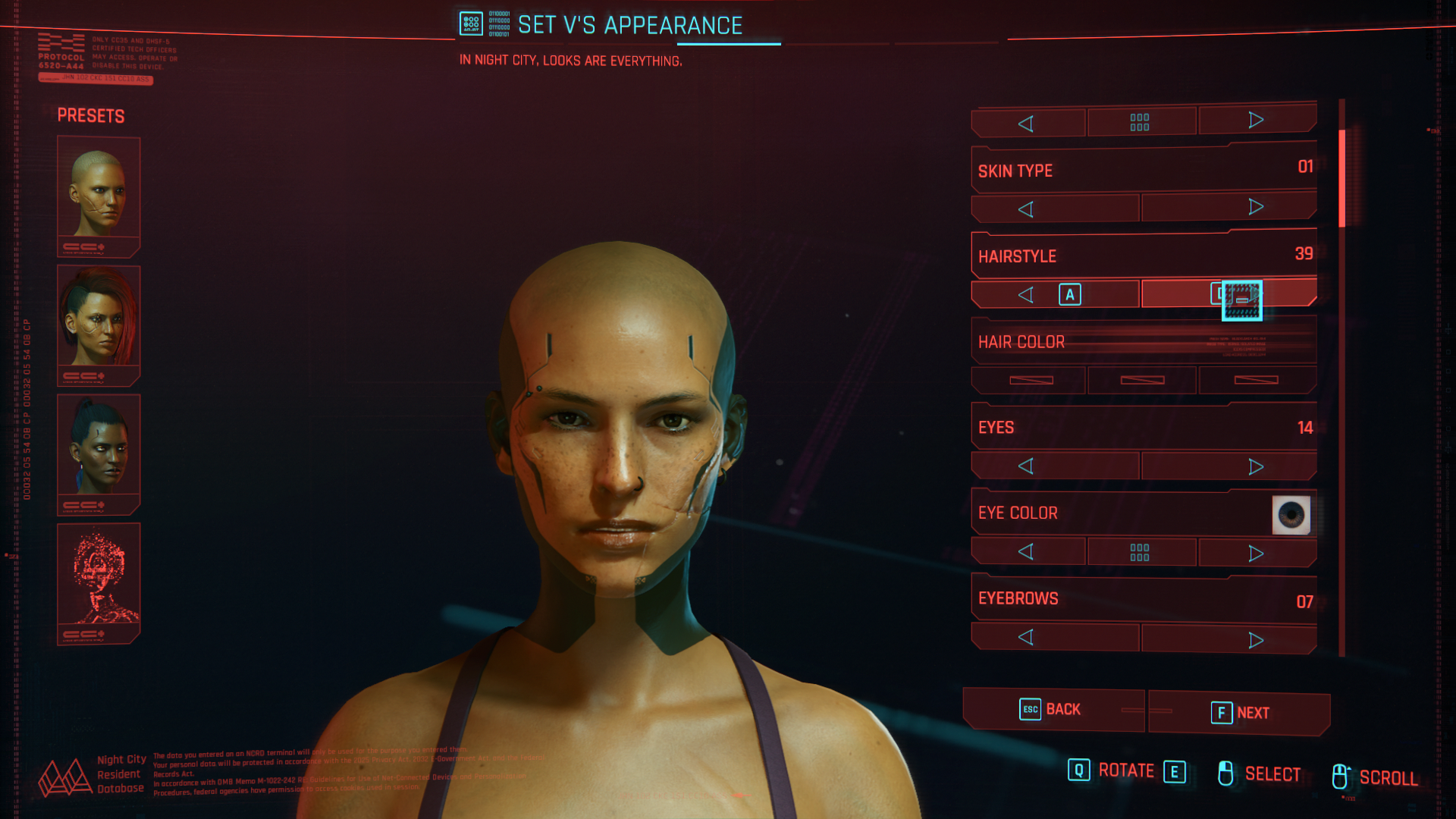Choose next eye color
The width and height of the screenshot is (1456, 819).
coord(1256,553)
